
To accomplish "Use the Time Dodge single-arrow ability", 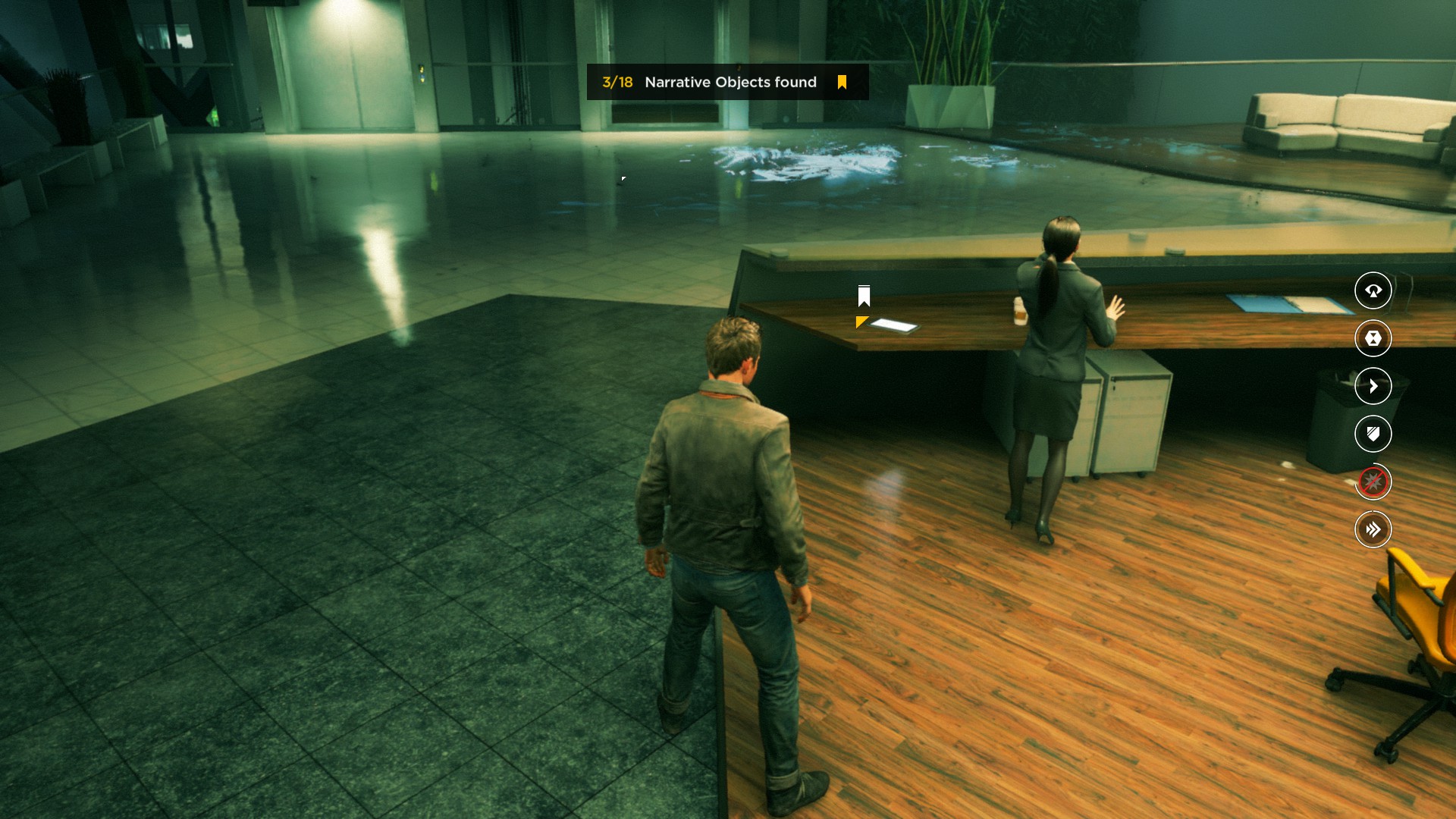I will [1373, 386].
